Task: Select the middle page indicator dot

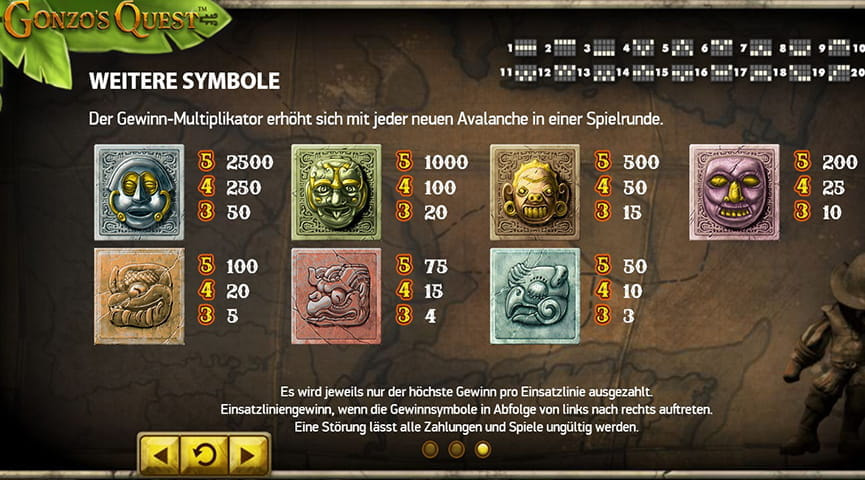Action: [457, 450]
